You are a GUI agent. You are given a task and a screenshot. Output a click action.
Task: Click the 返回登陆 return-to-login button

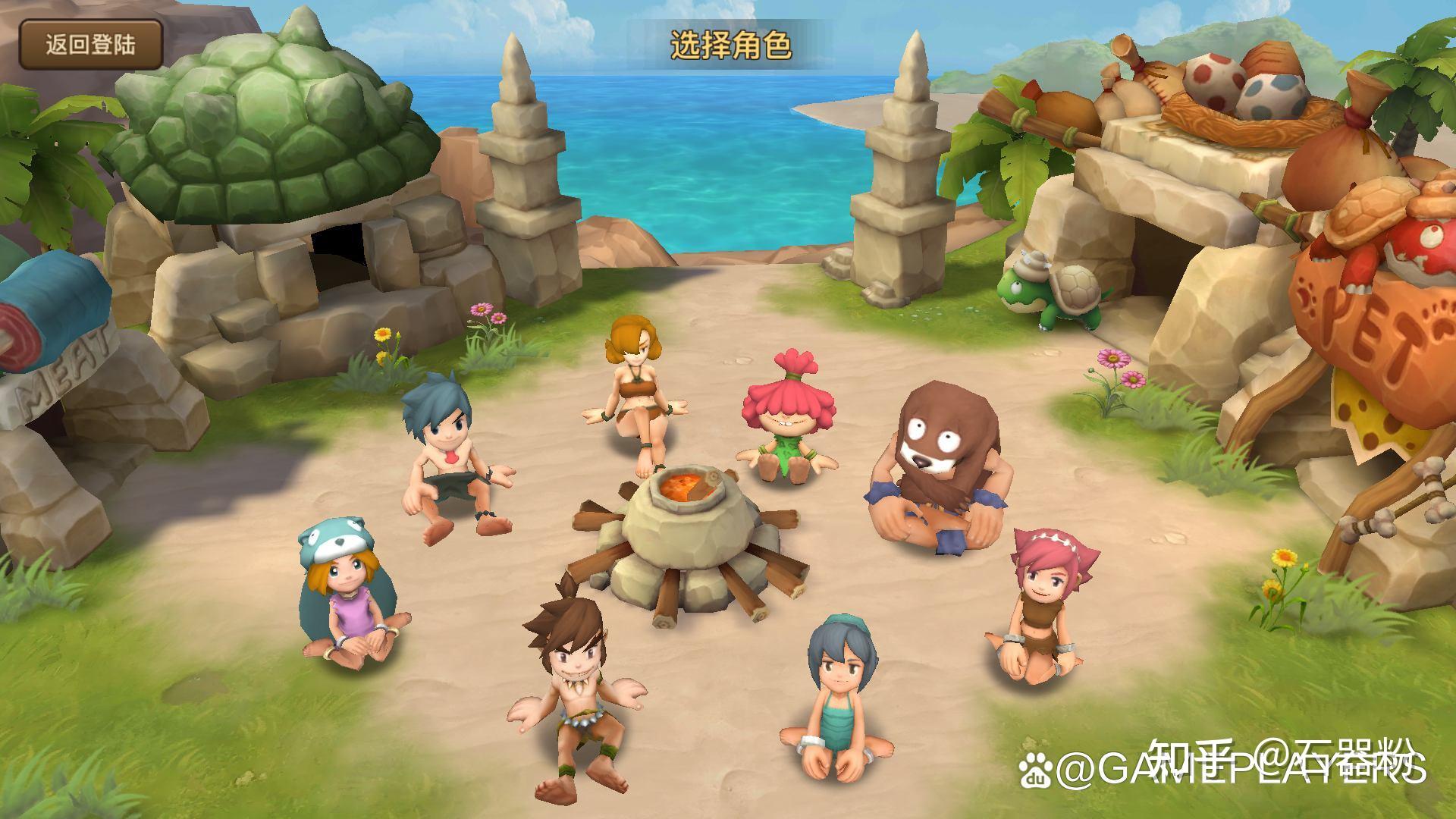click(x=91, y=44)
